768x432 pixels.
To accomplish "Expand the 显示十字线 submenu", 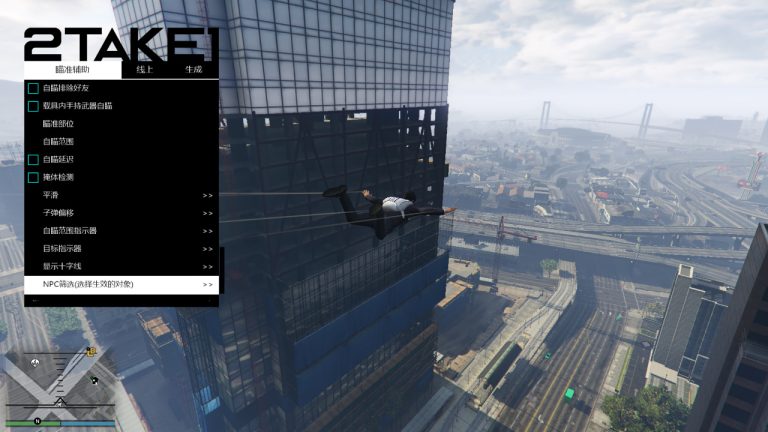I will point(120,267).
